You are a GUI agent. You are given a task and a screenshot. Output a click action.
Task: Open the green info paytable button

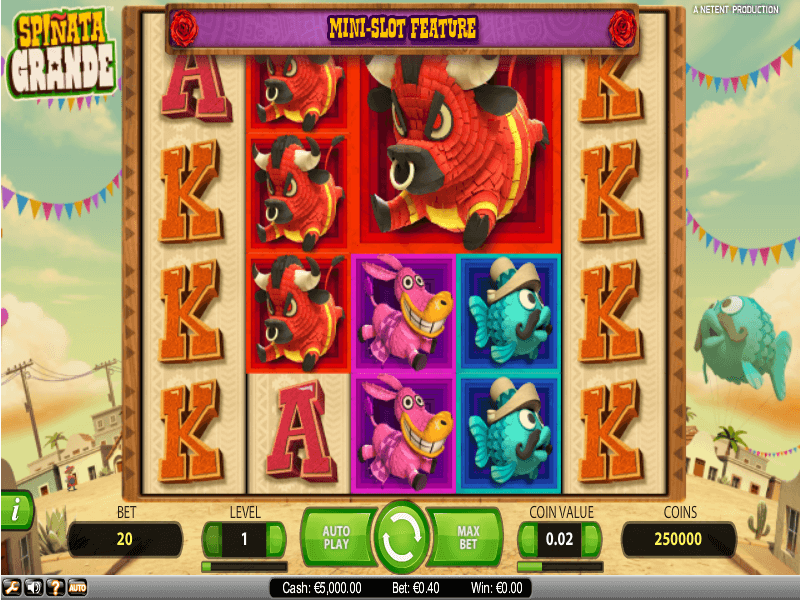click(x=15, y=511)
